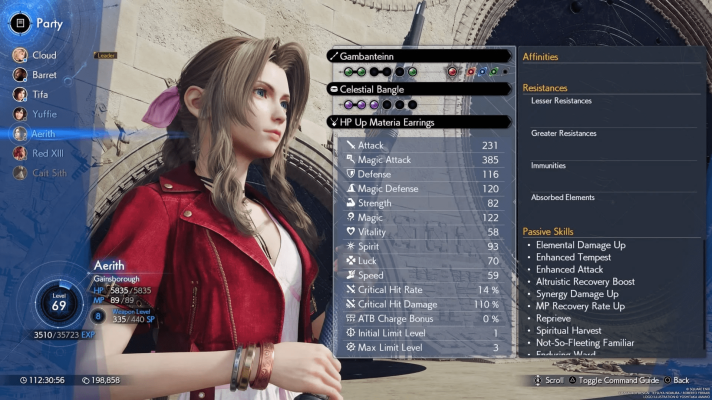Select Tifa in the party list
The image size is (712, 400).
pos(41,94)
